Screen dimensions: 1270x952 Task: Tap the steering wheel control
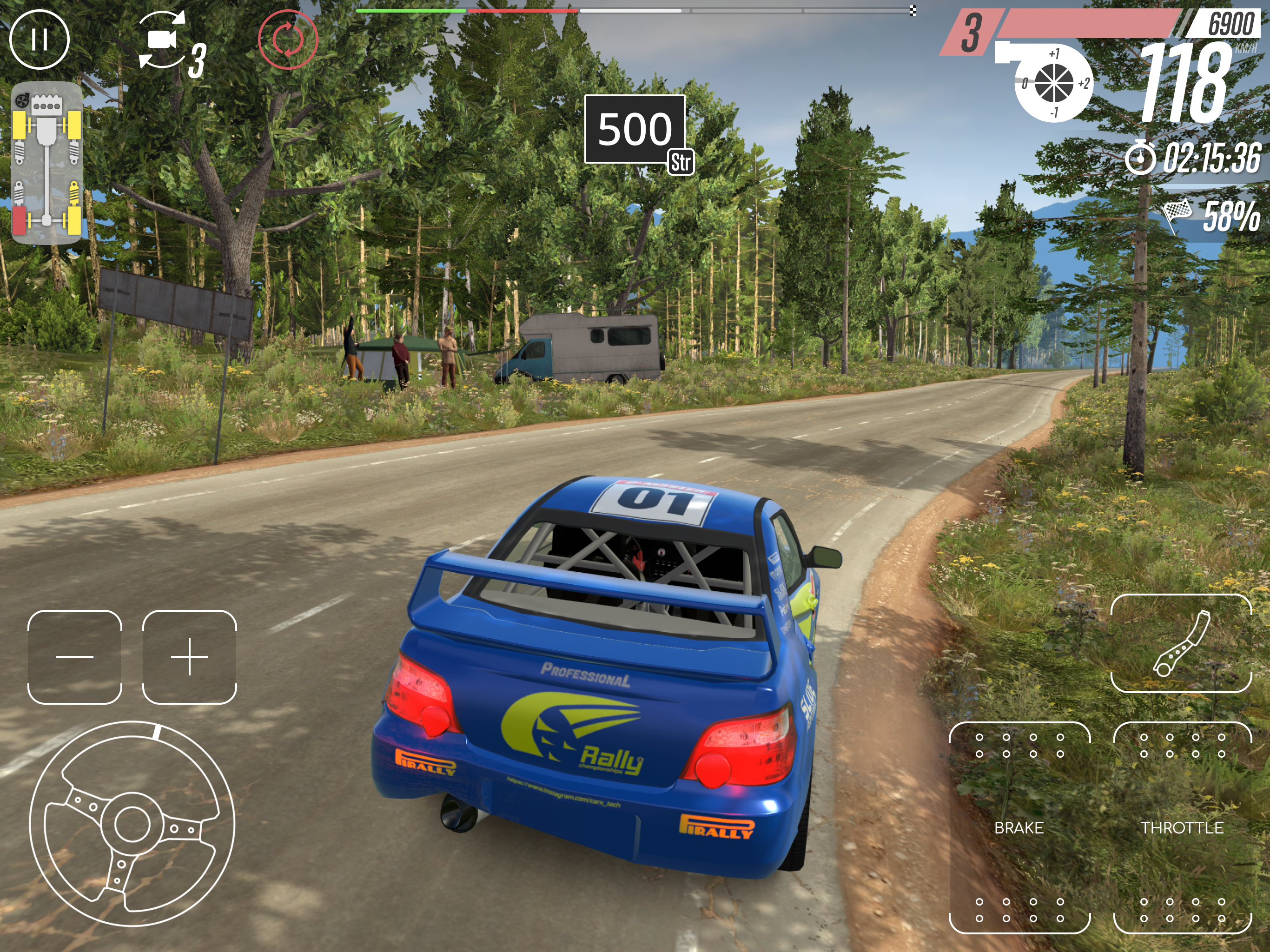coord(132,824)
